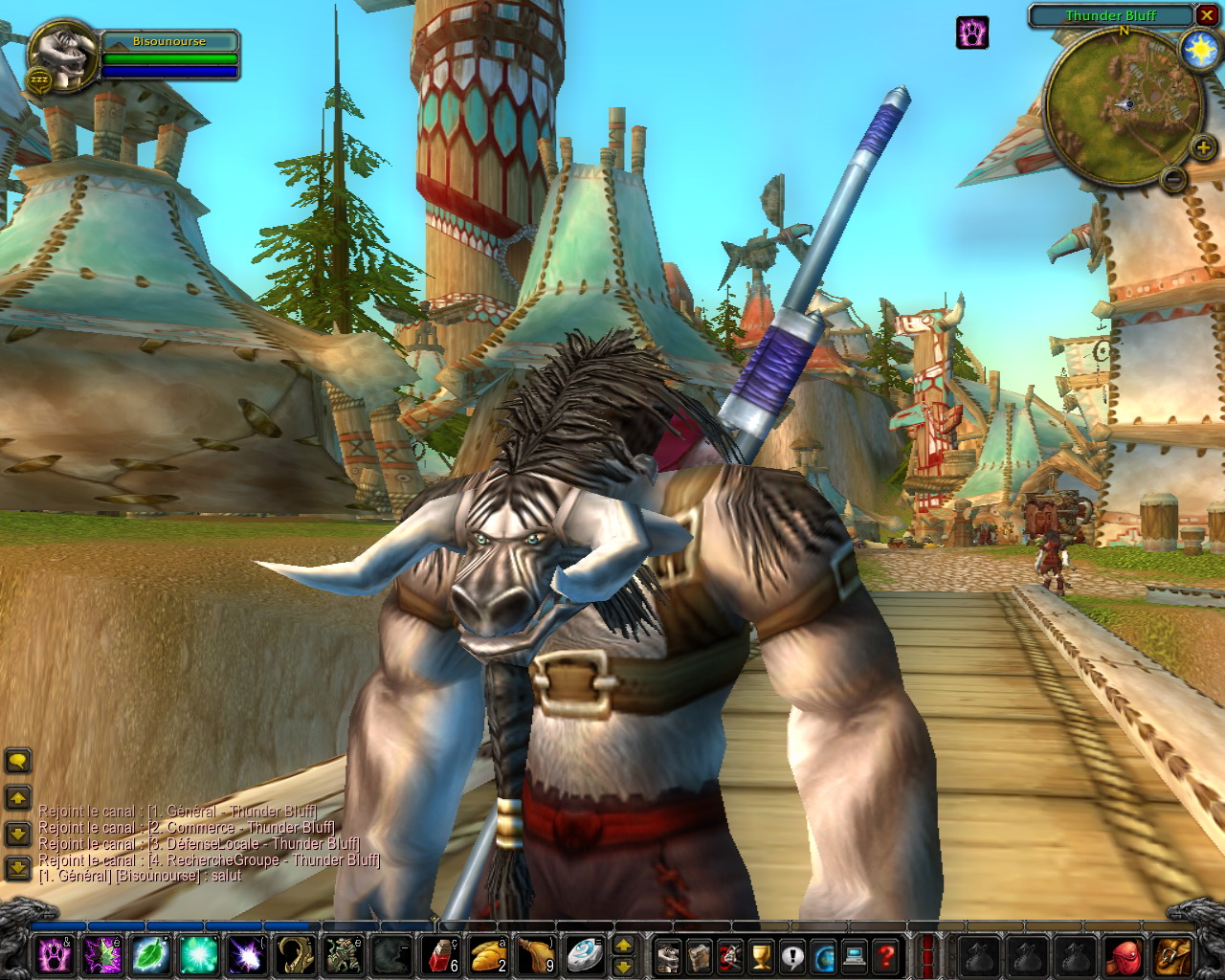Click the purple paw buff icon

tap(972, 33)
